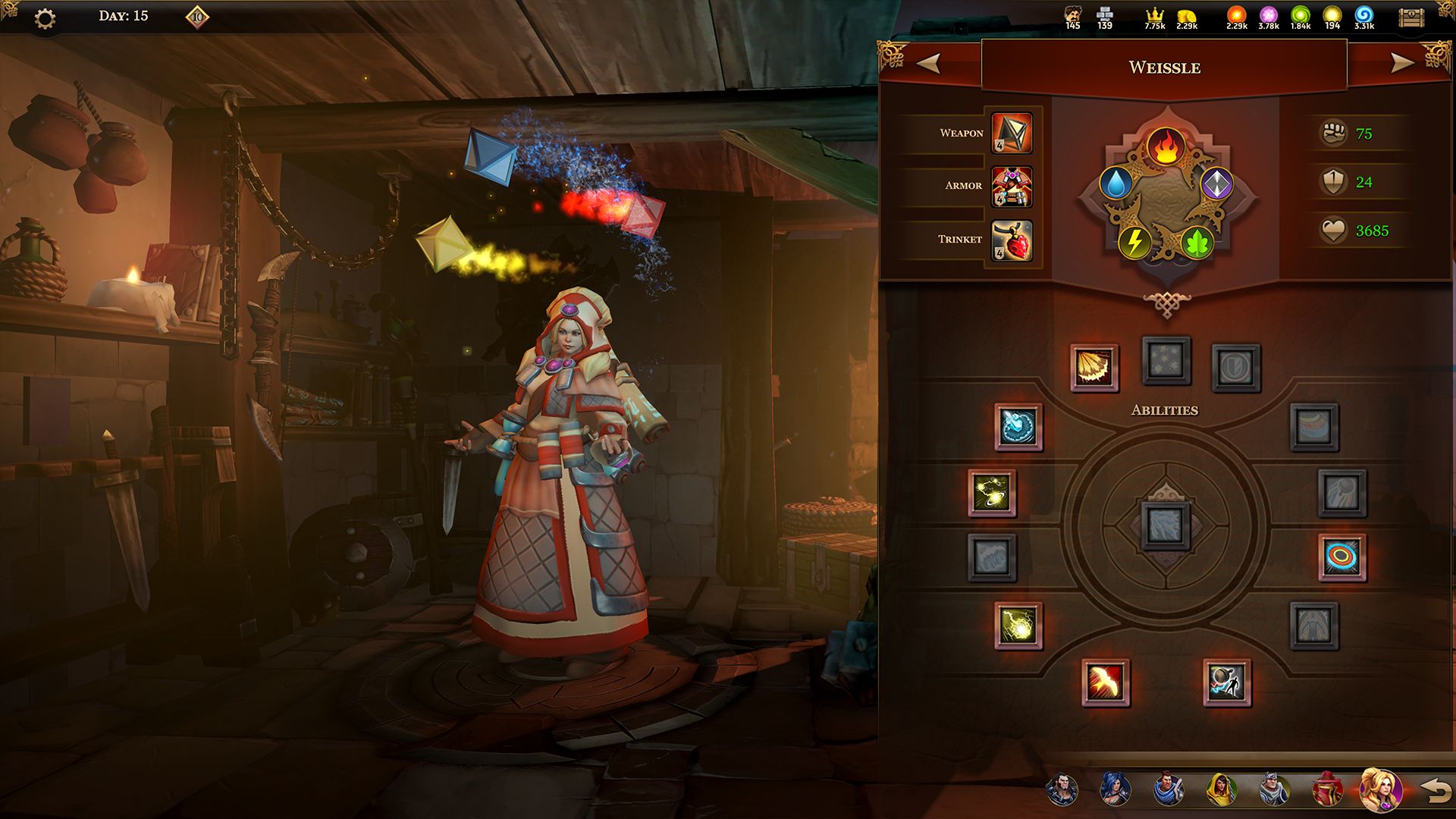
Task: Select the rainbow ring target ability
Action: point(1341,557)
